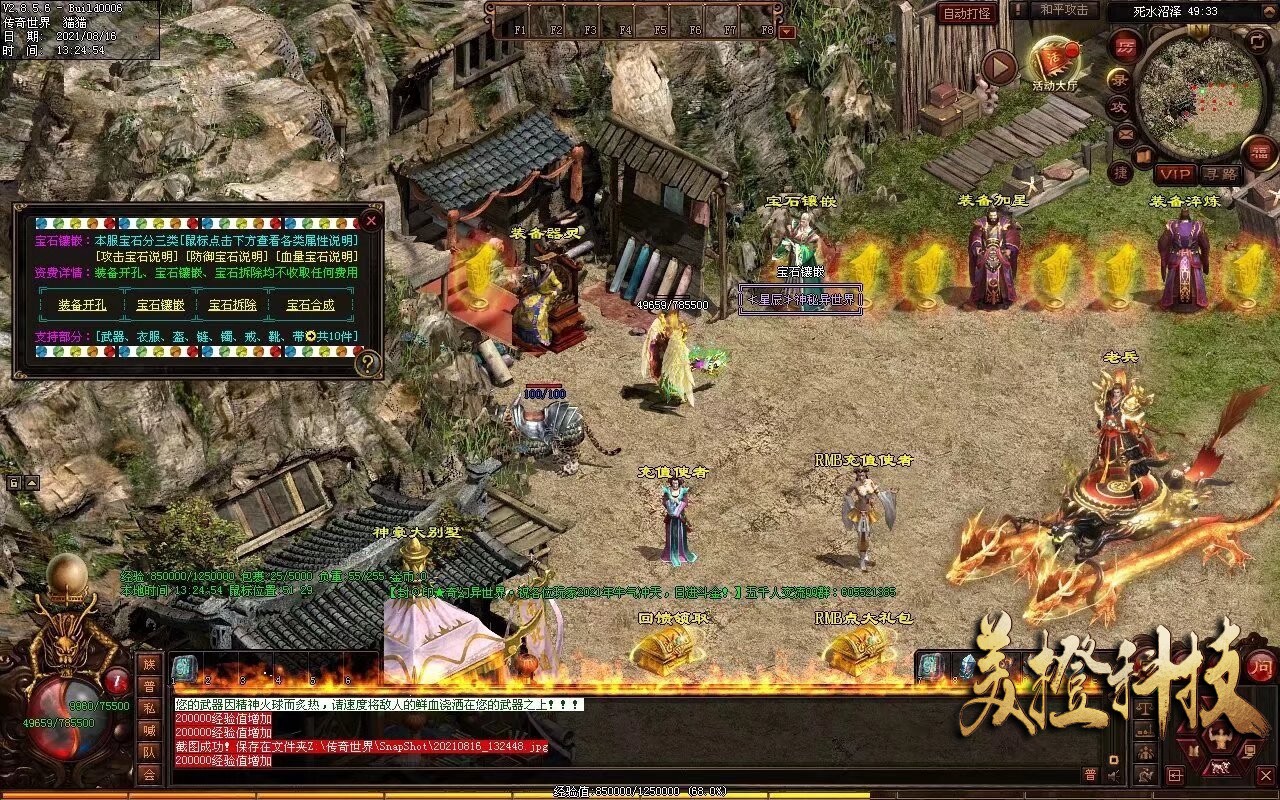Click the question mark help icon

pyautogui.click(x=368, y=364)
